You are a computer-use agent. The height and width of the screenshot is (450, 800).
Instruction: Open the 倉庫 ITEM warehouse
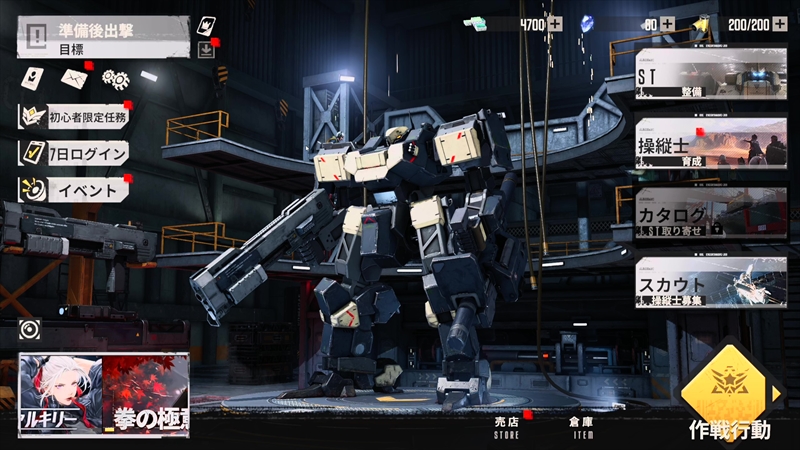coord(581,427)
